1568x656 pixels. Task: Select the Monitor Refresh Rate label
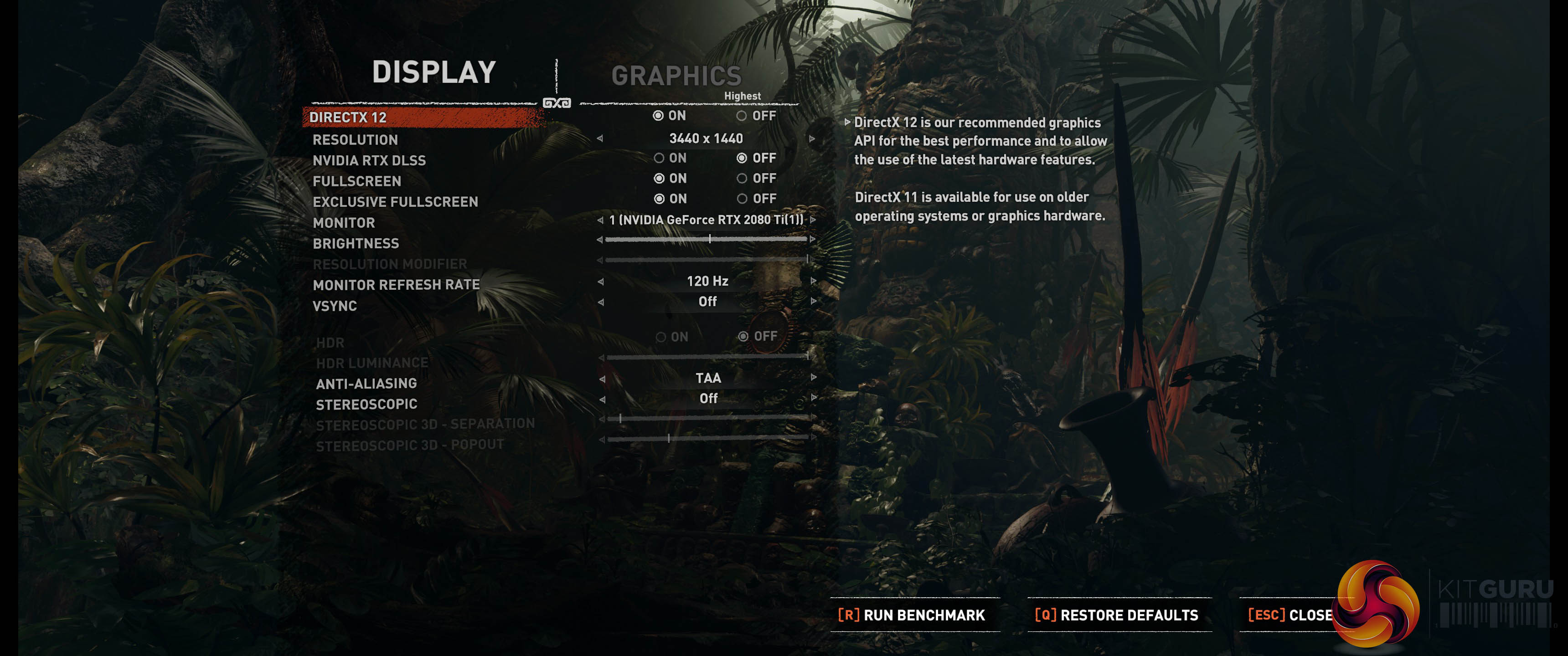click(x=396, y=285)
